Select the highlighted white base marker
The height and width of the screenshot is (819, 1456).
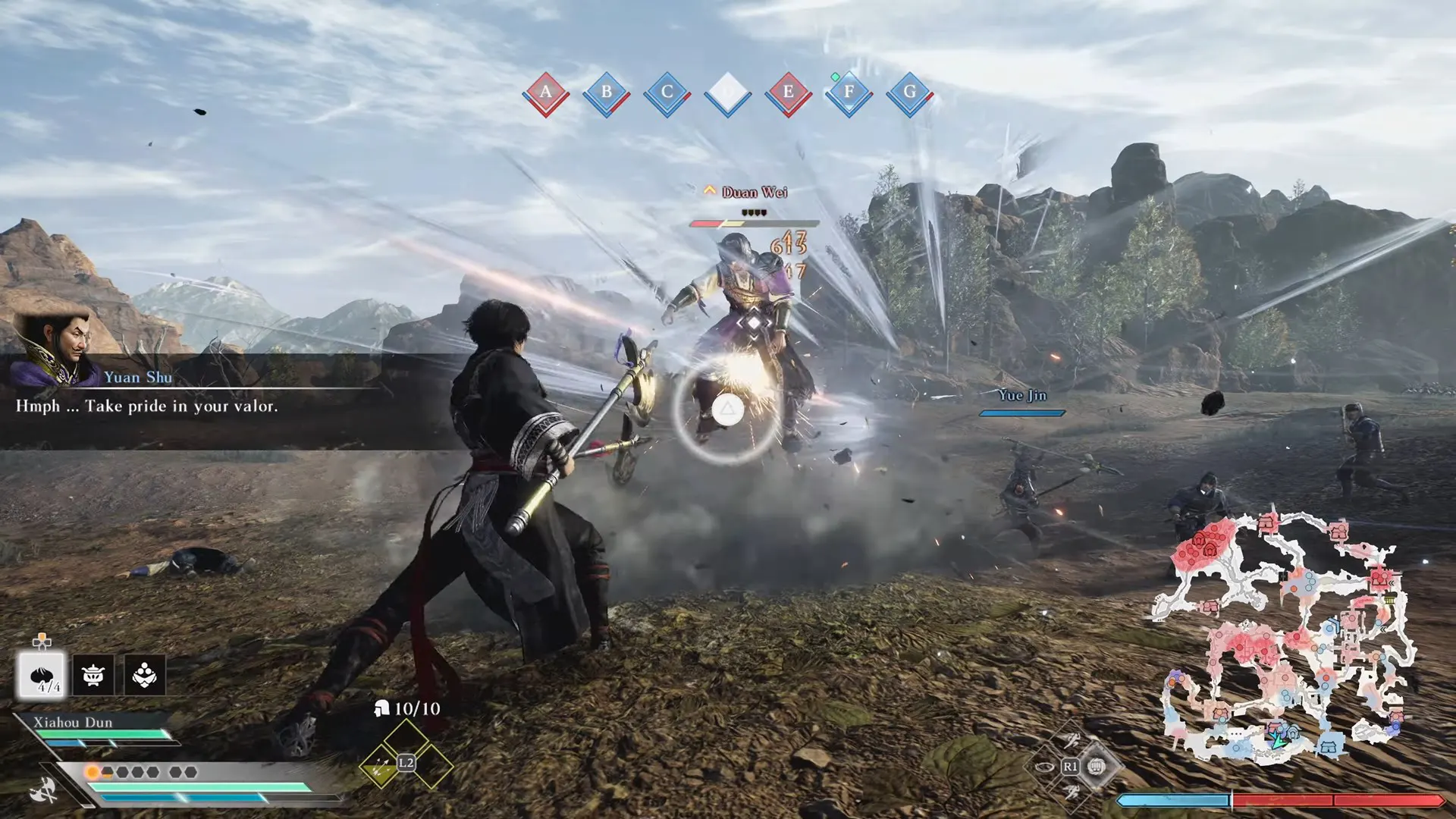[x=728, y=93]
